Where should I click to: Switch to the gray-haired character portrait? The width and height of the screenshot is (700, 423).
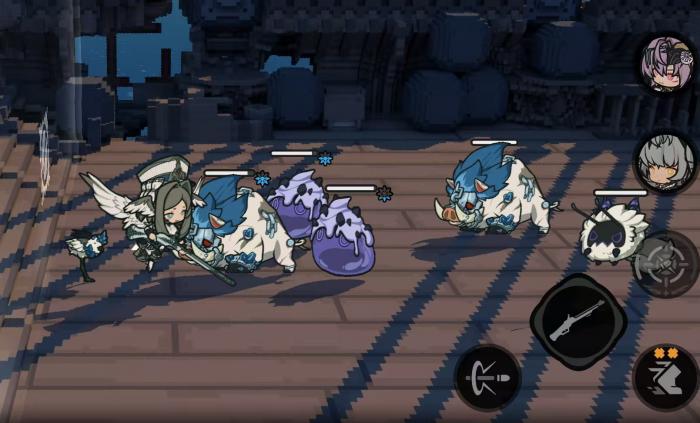[x=665, y=160]
